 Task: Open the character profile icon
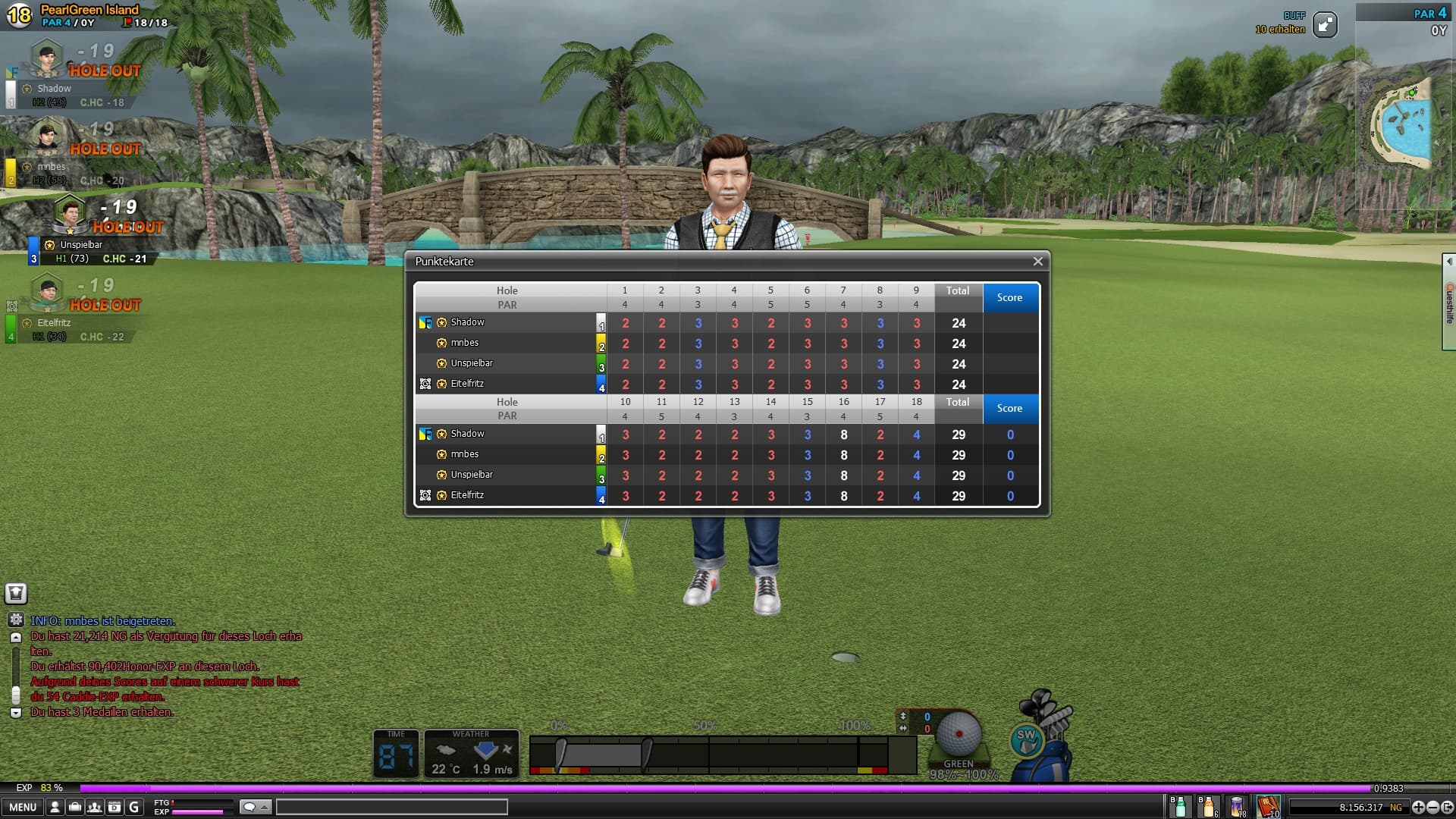(x=55, y=807)
